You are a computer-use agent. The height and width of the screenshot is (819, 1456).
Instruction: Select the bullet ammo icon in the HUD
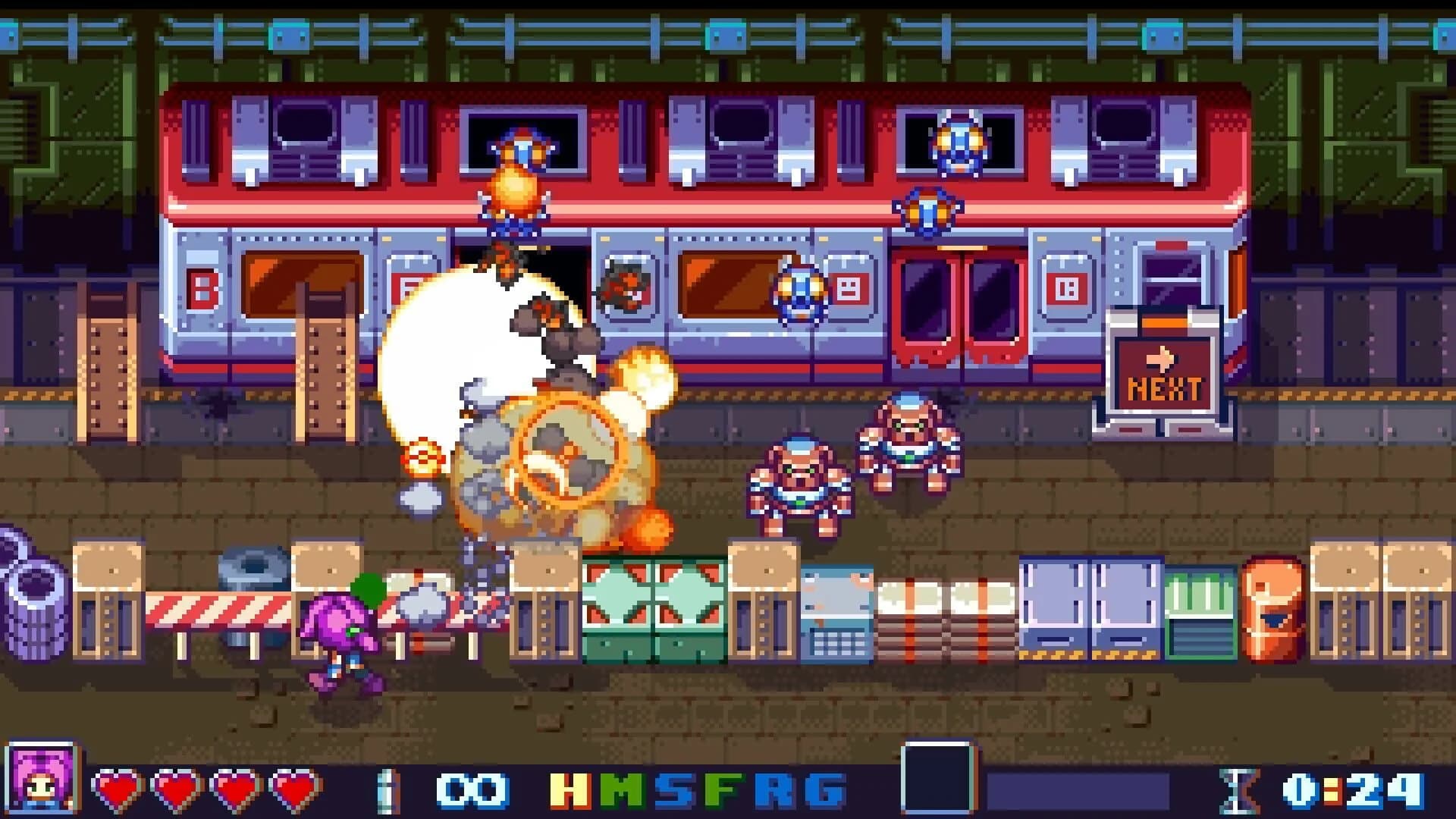(388, 789)
